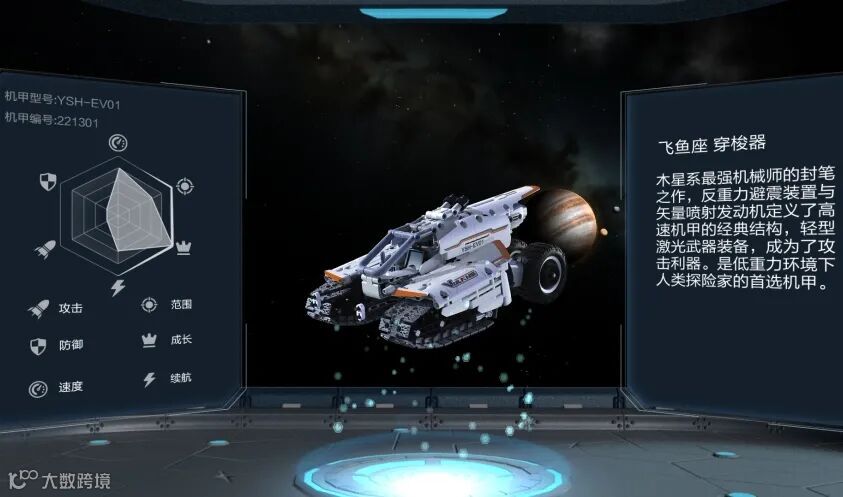This screenshot has height=497, width=843.
Task: Select the 范围 range legend entry
Action: click(x=168, y=304)
